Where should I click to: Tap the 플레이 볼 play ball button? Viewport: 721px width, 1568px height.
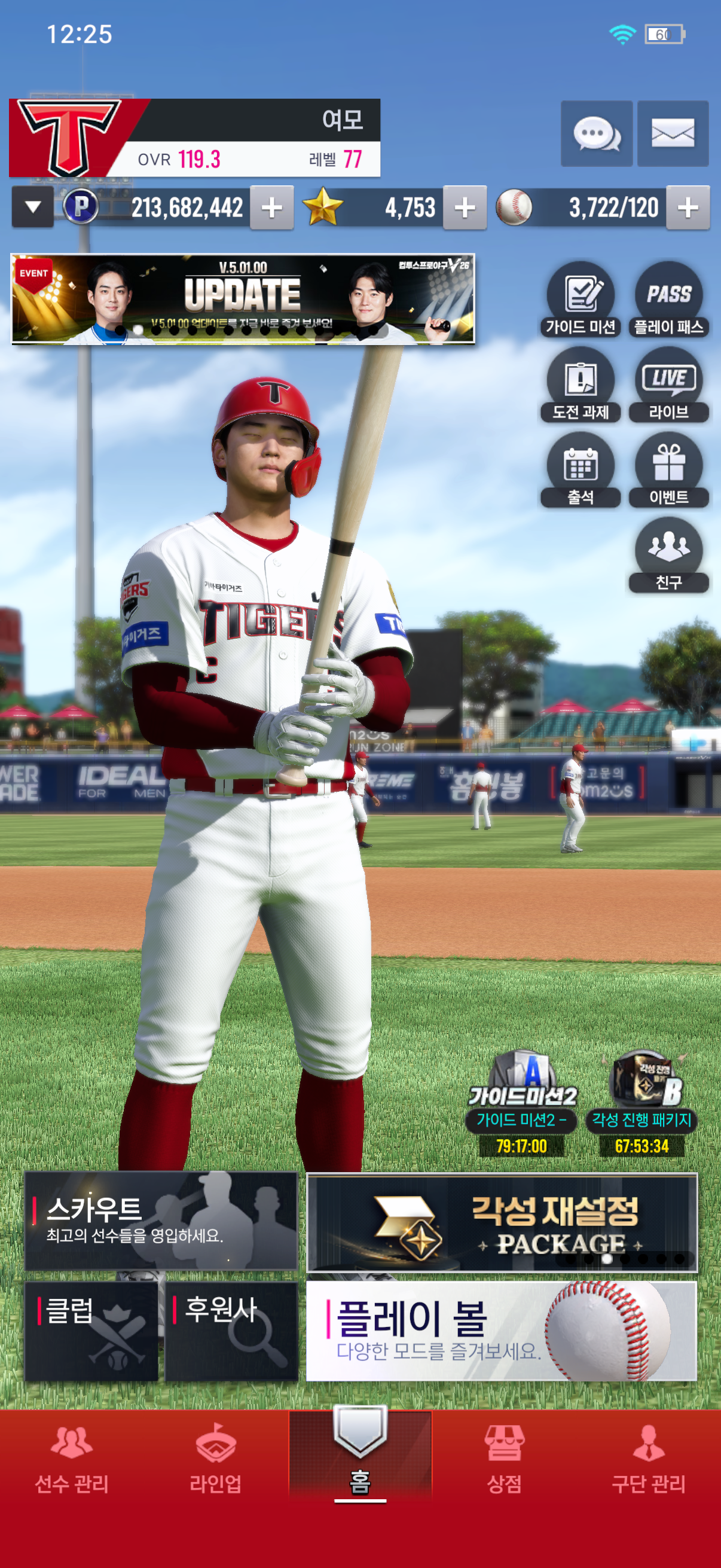(x=502, y=1331)
